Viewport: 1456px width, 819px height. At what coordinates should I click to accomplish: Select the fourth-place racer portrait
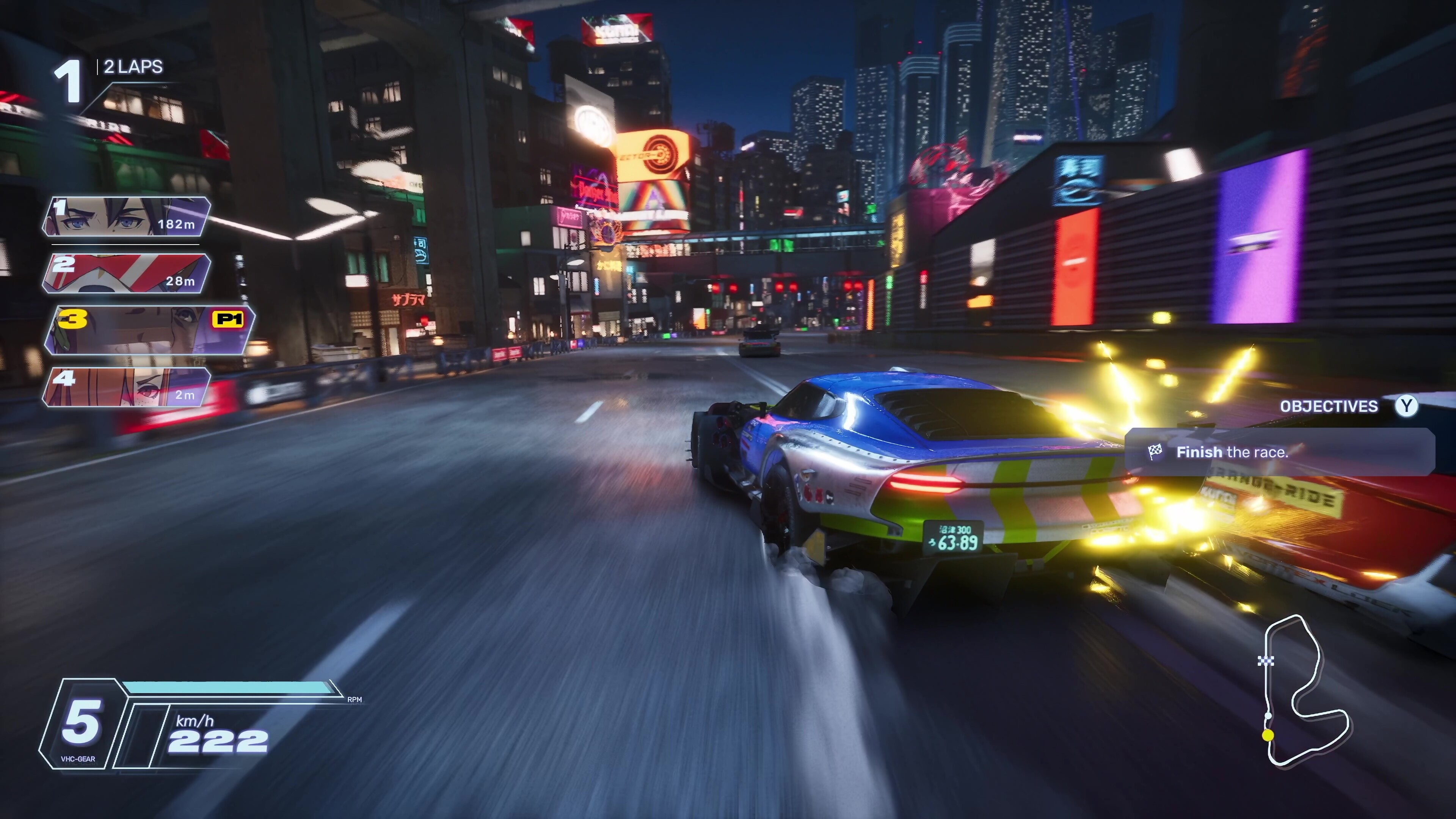pos(126,387)
